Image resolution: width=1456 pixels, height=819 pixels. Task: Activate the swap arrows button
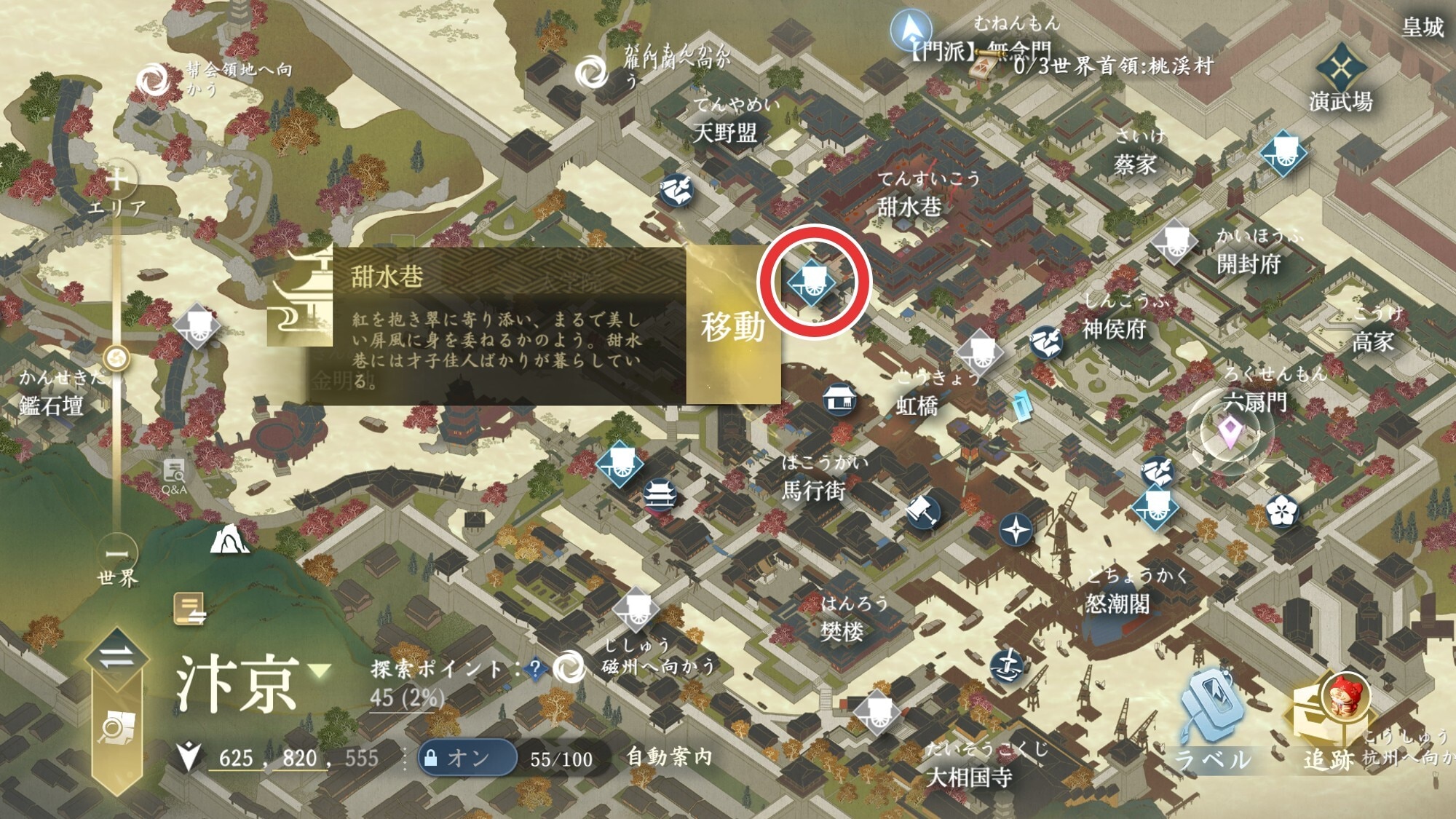(116, 657)
